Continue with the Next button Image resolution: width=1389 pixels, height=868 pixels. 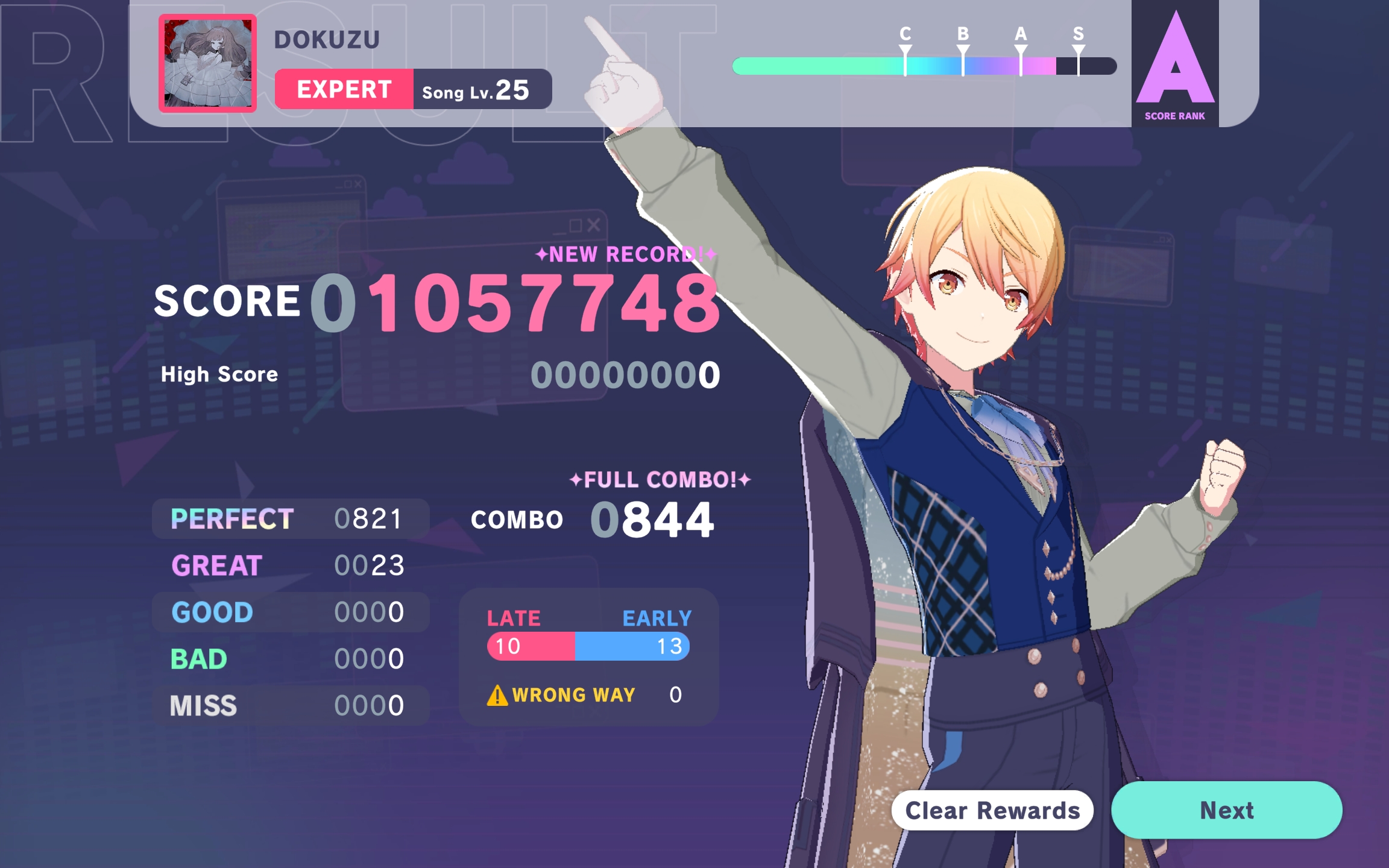coord(1226,810)
